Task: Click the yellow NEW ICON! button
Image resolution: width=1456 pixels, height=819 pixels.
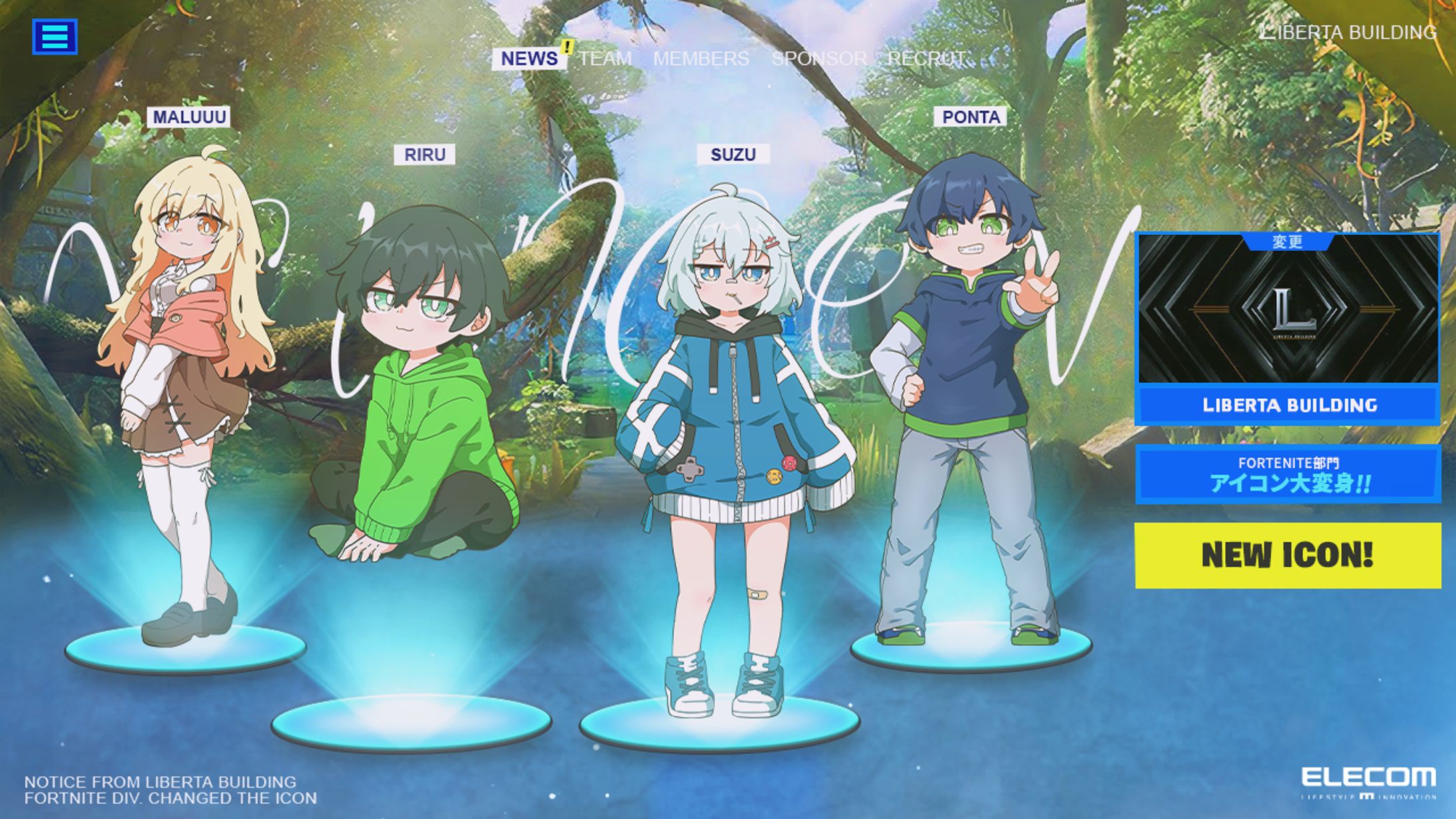Action: (x=1287, y=555)
